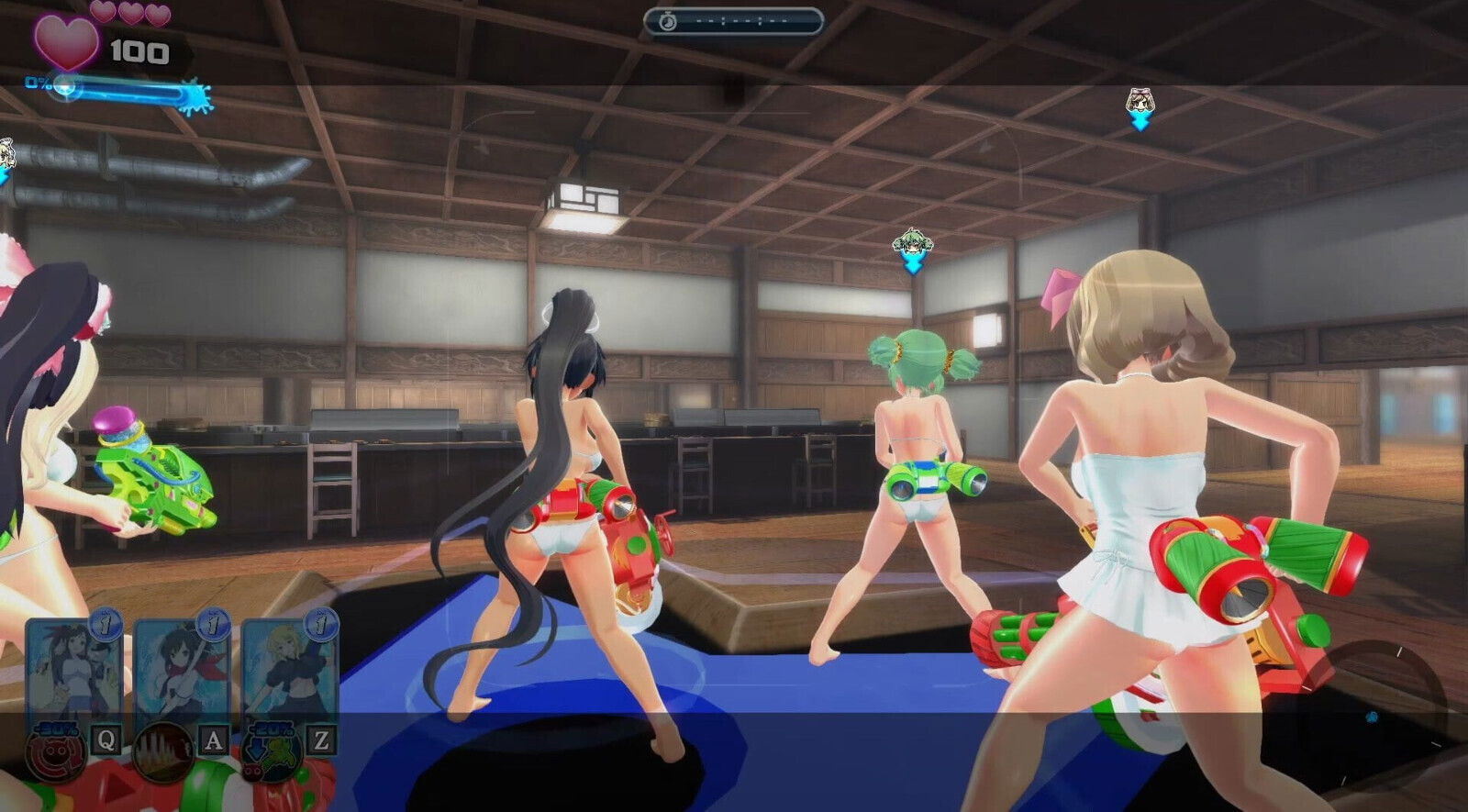Viewport: 1468px width, 812px height.
Task: Select the blonde character card bound to Z
Action: [x=287, y=665]
